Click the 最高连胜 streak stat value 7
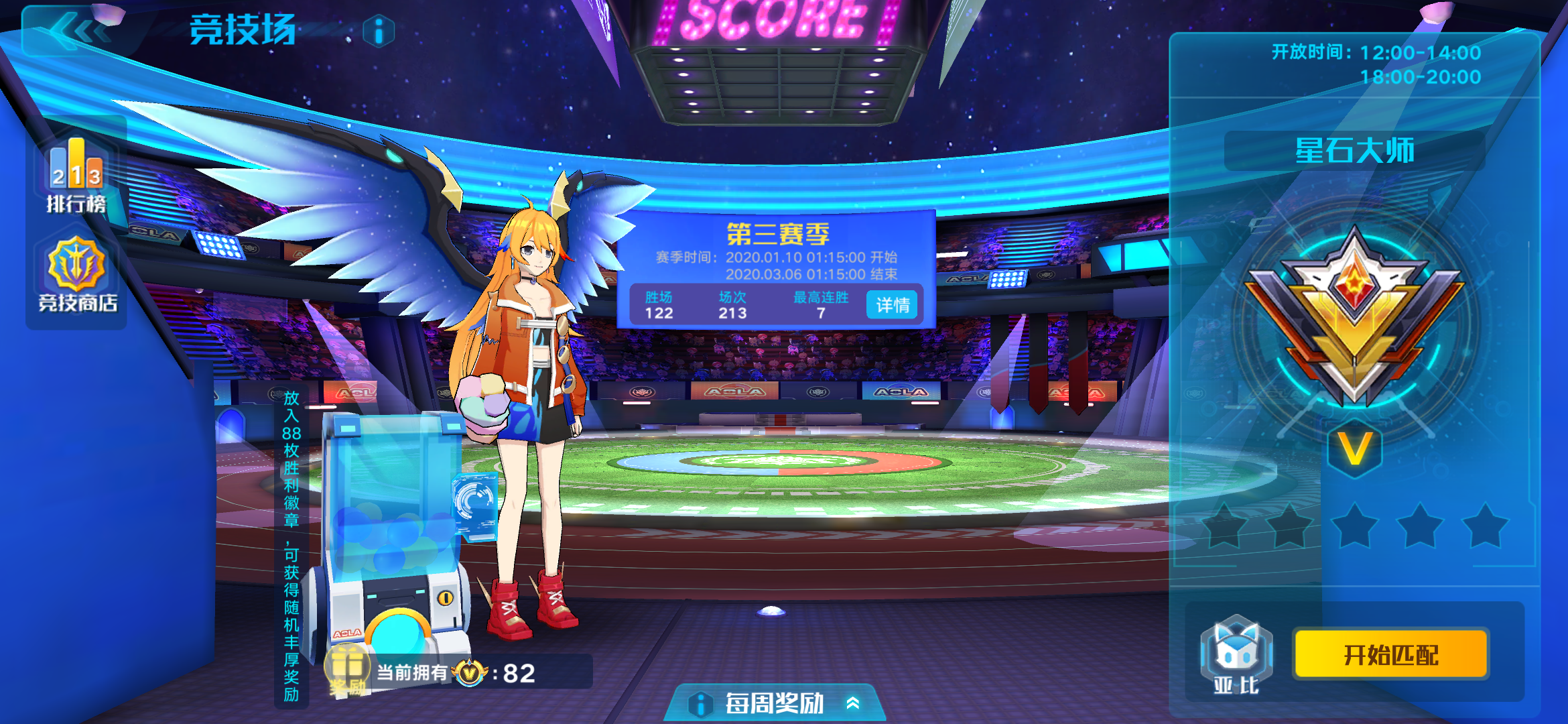 click(x=819, y=312)
